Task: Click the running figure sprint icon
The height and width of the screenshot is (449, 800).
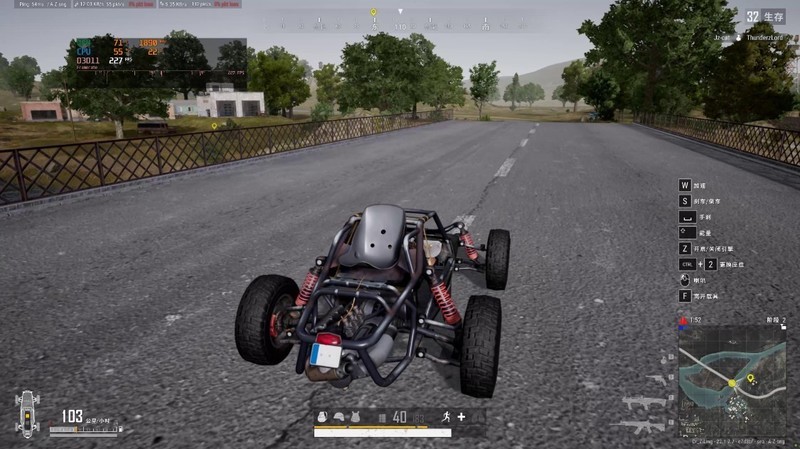Action: (445, 417)
